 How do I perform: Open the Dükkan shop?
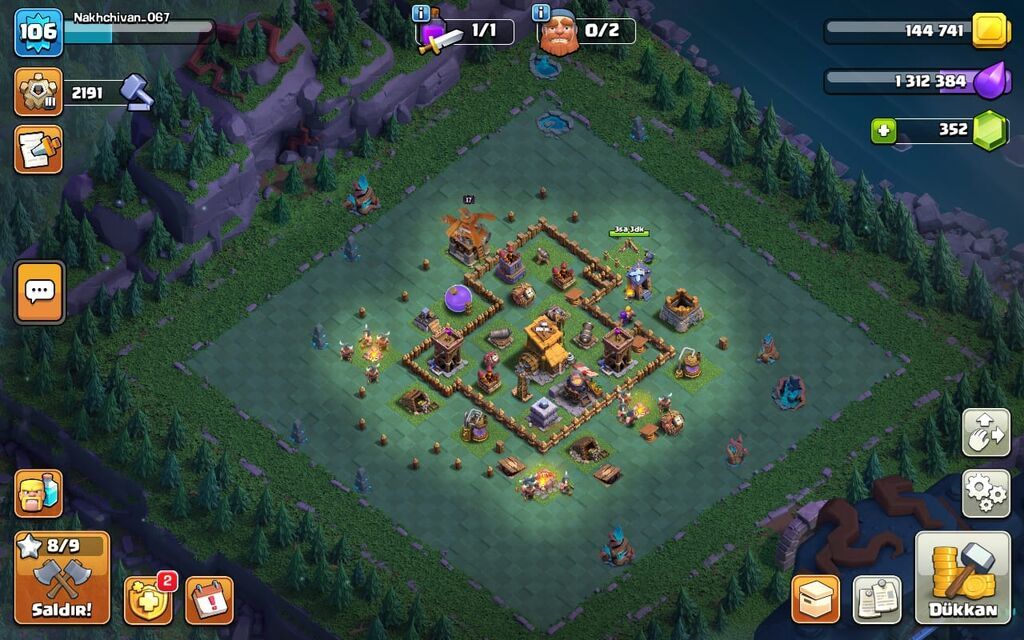(963, 578)
